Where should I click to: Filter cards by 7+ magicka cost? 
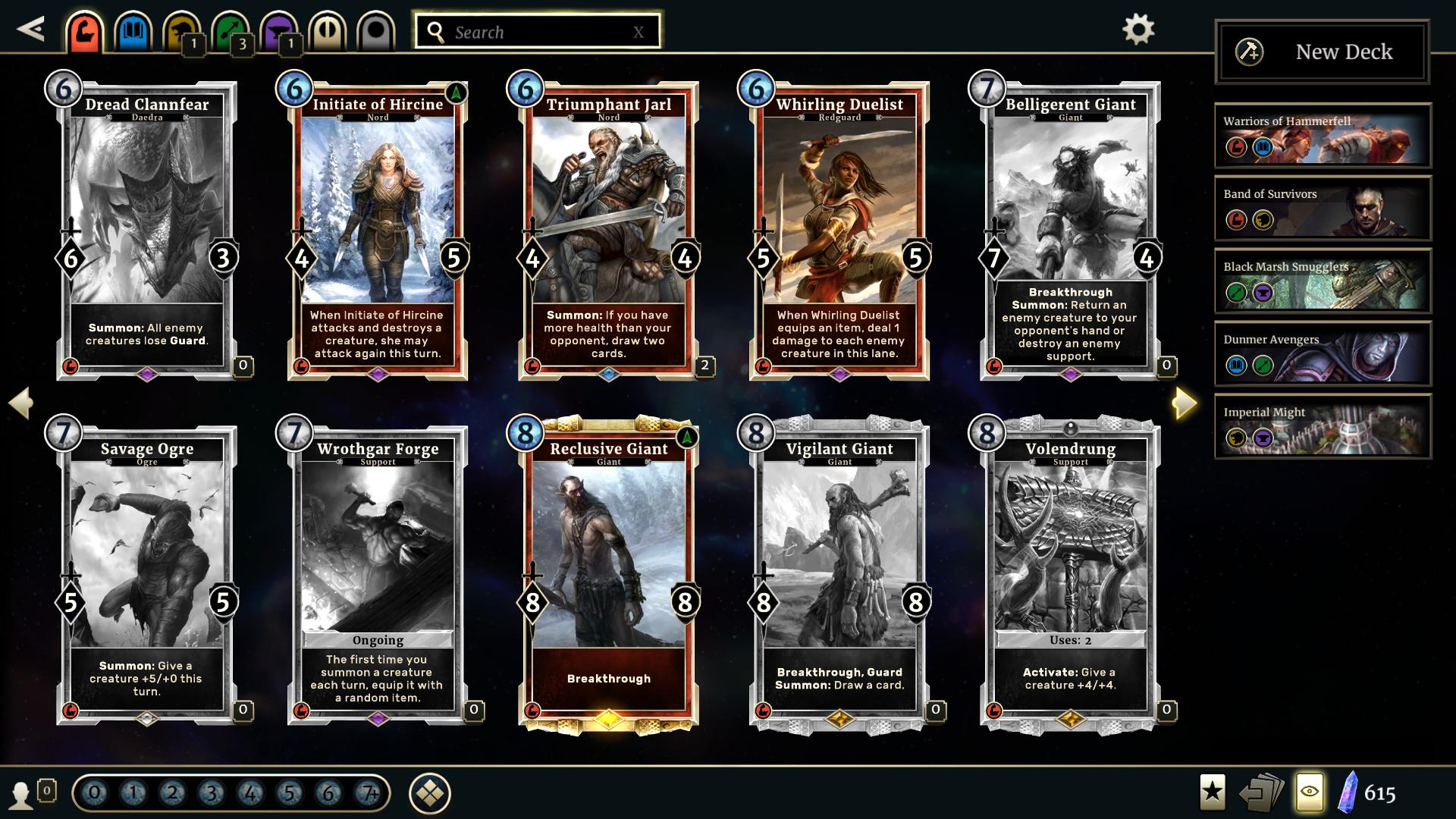coord(369,794)
